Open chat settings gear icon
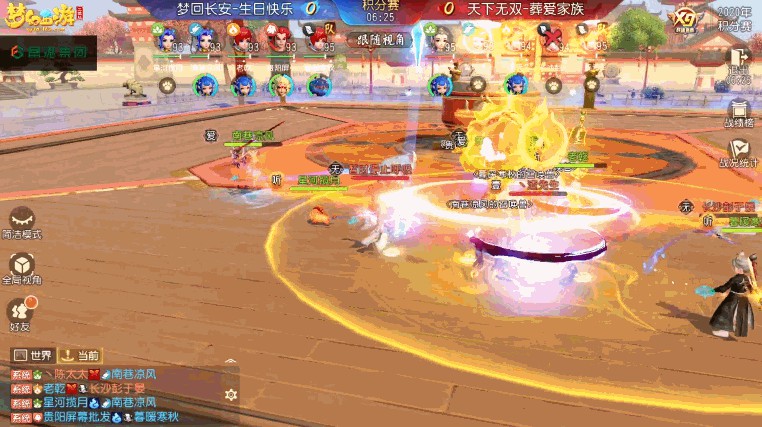Image resolution: width=762 pixels, height=427 pixels. coord(231,395)
